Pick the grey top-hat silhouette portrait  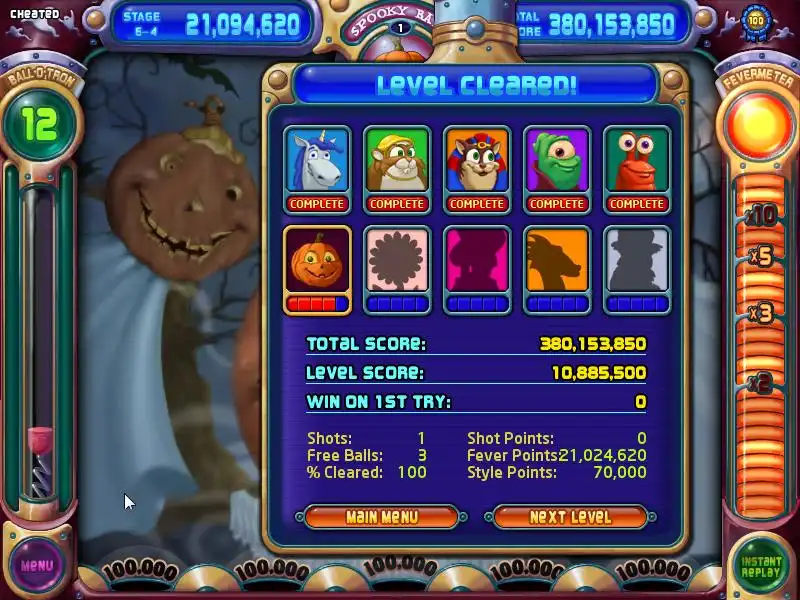(637, 262)
